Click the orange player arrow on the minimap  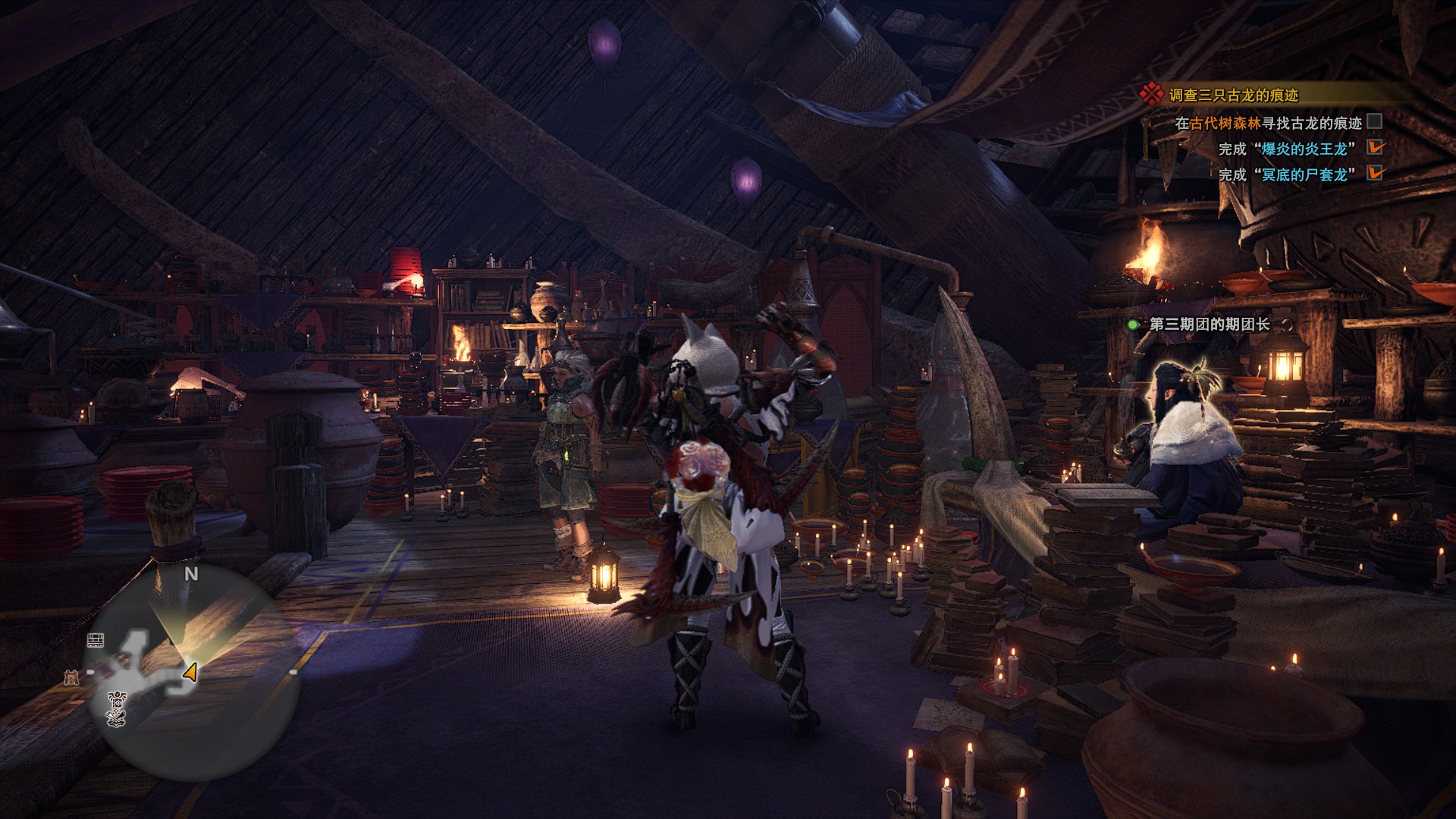click(190, 672)
